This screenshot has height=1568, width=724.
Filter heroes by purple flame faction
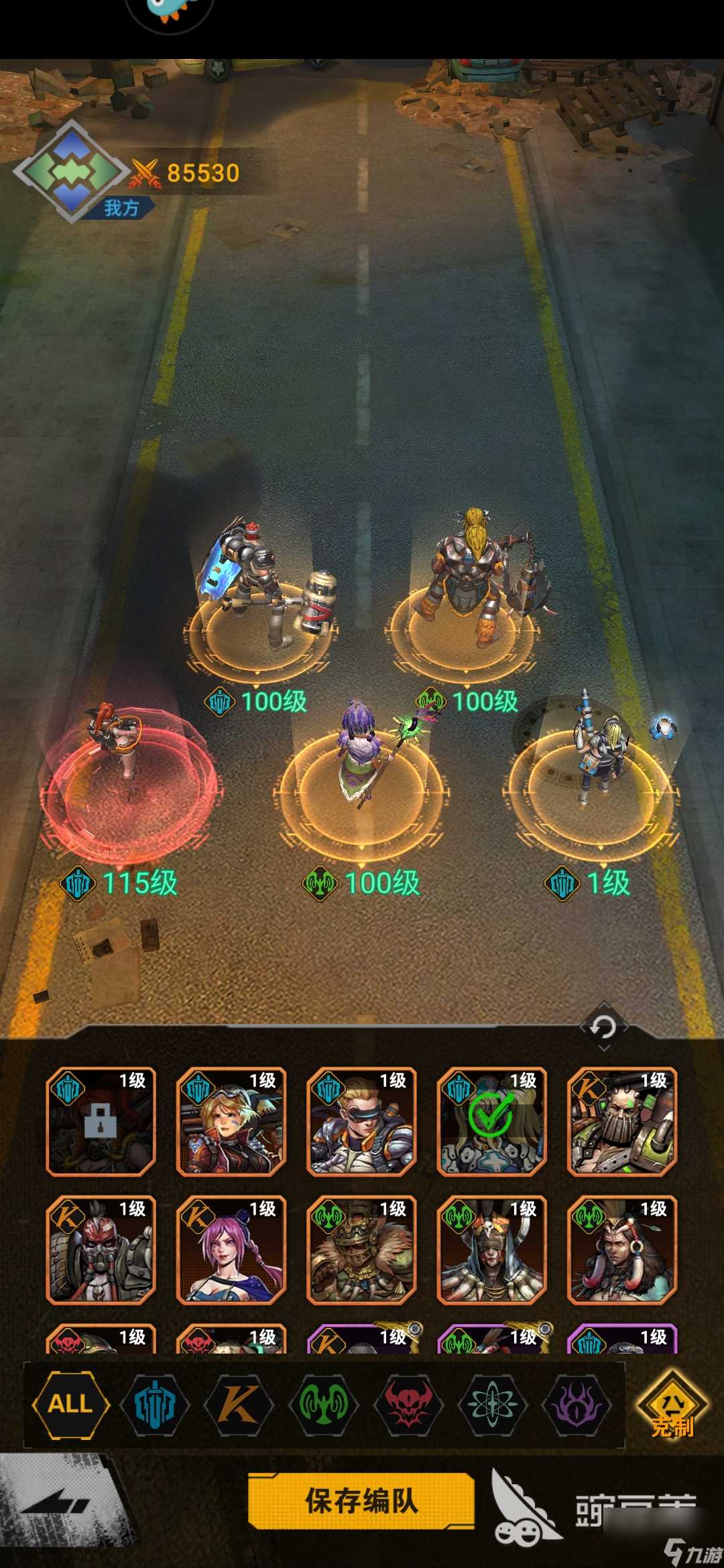(x=577, y=1403)
